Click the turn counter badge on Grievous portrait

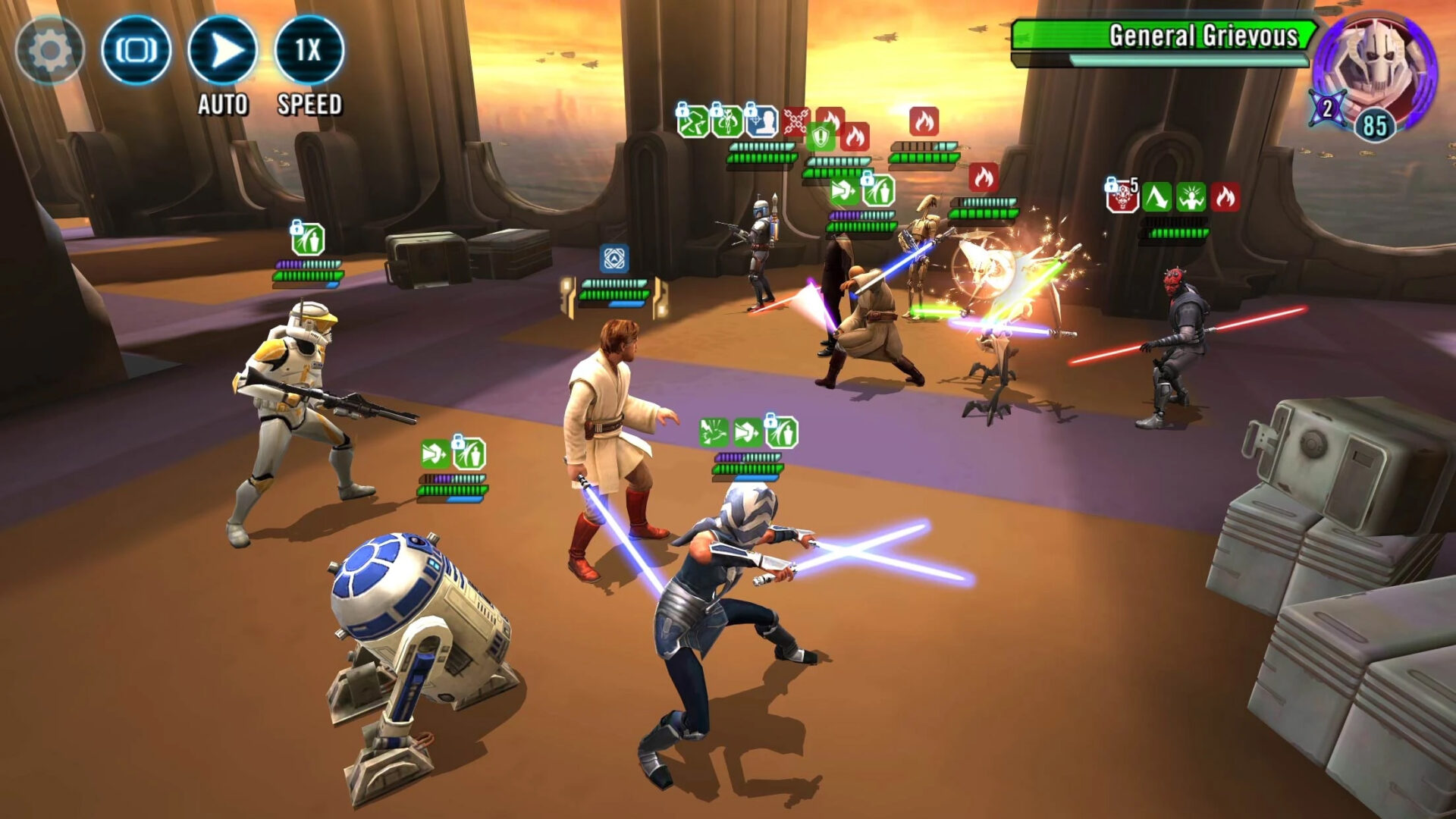pos(1326,107)
